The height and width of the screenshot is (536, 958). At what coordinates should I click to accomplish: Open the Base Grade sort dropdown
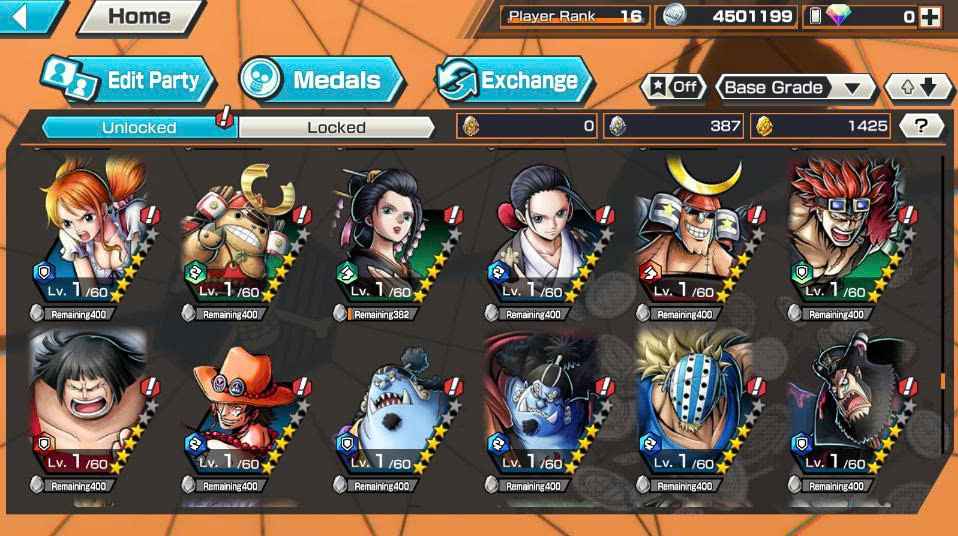point(793,87)
